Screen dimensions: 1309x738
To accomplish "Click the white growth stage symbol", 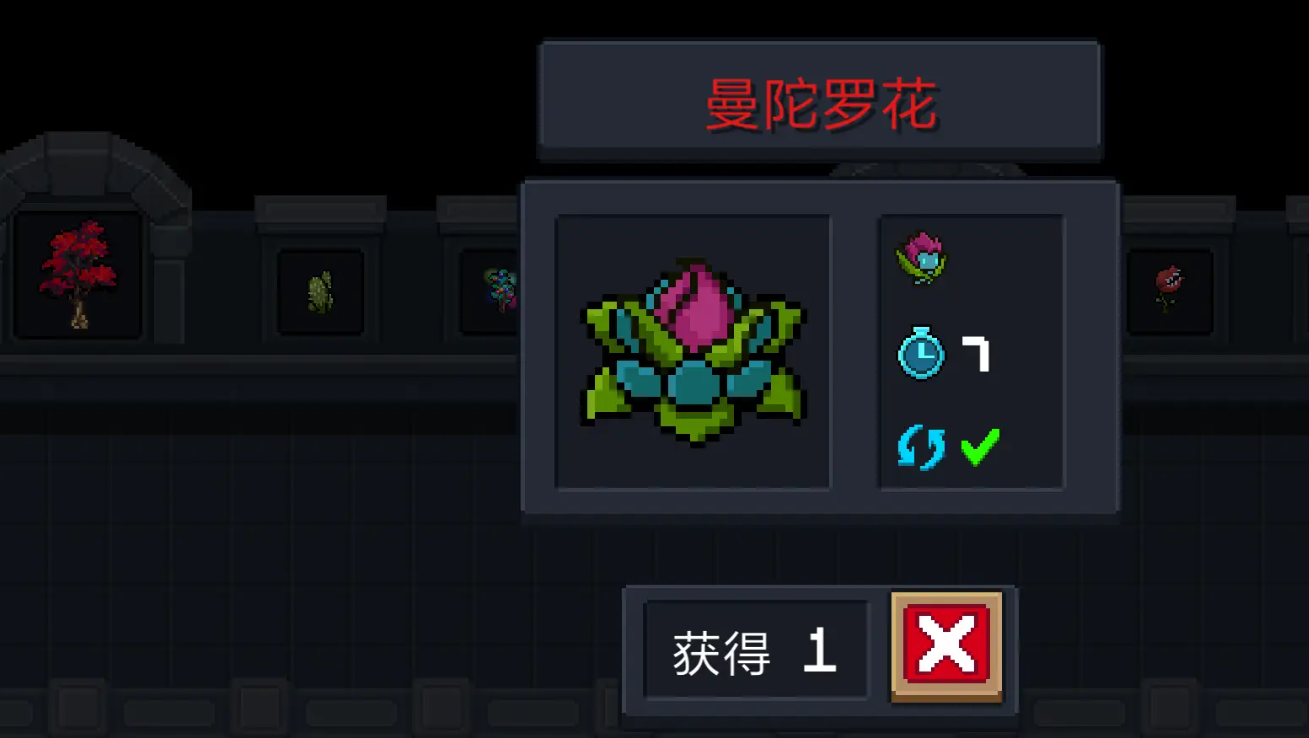I will (978, 355).
